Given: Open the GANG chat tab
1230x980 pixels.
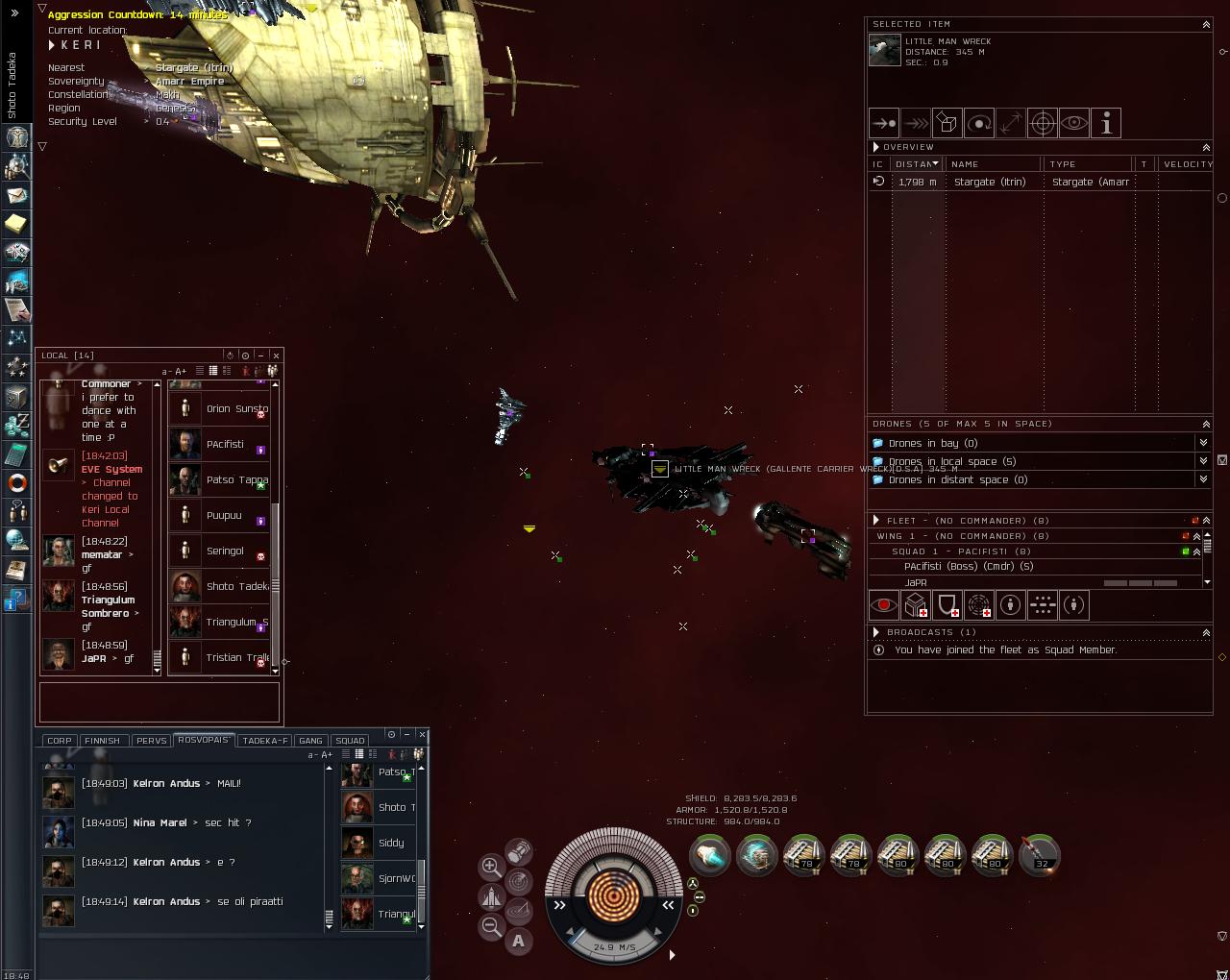Looking at the screenshot, I should 310,741.
